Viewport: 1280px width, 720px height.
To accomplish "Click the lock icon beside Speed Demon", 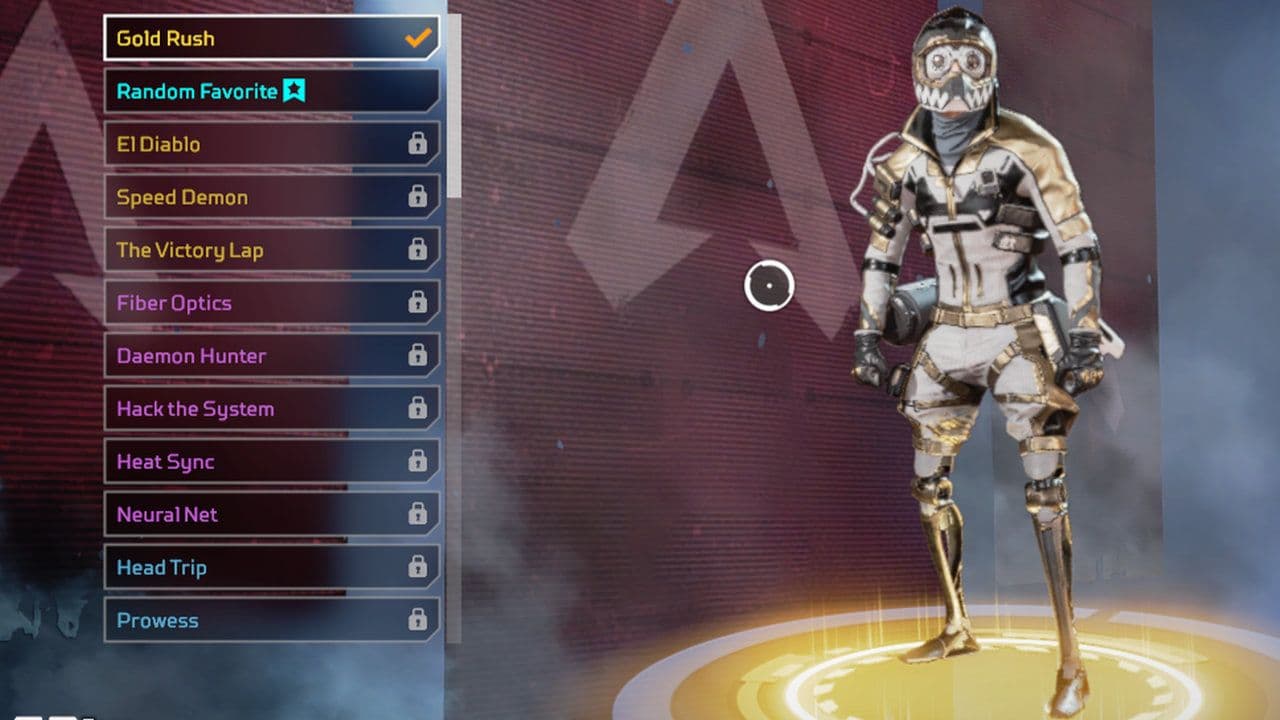I will click(x=418, y=197).
